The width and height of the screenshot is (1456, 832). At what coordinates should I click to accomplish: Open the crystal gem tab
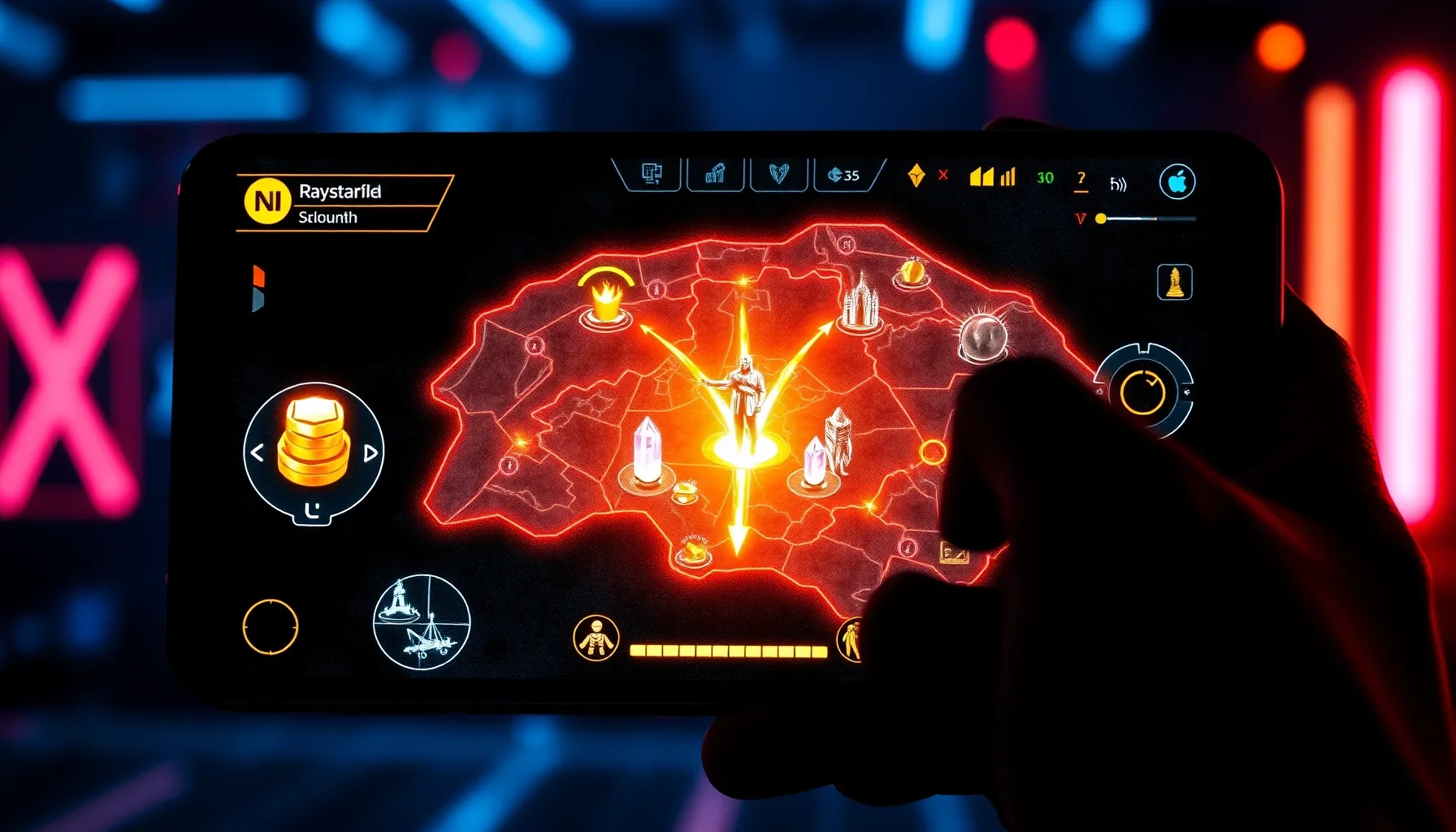778,174
